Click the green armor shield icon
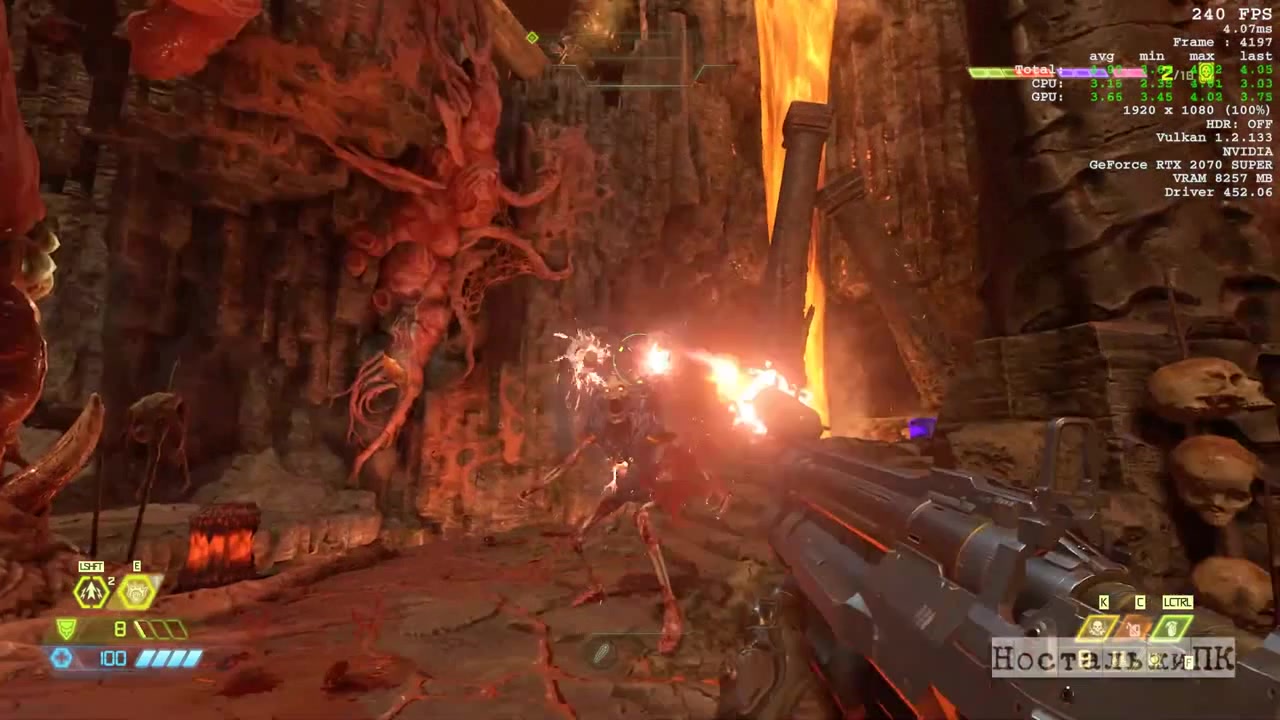 click(x=65, y=629)
